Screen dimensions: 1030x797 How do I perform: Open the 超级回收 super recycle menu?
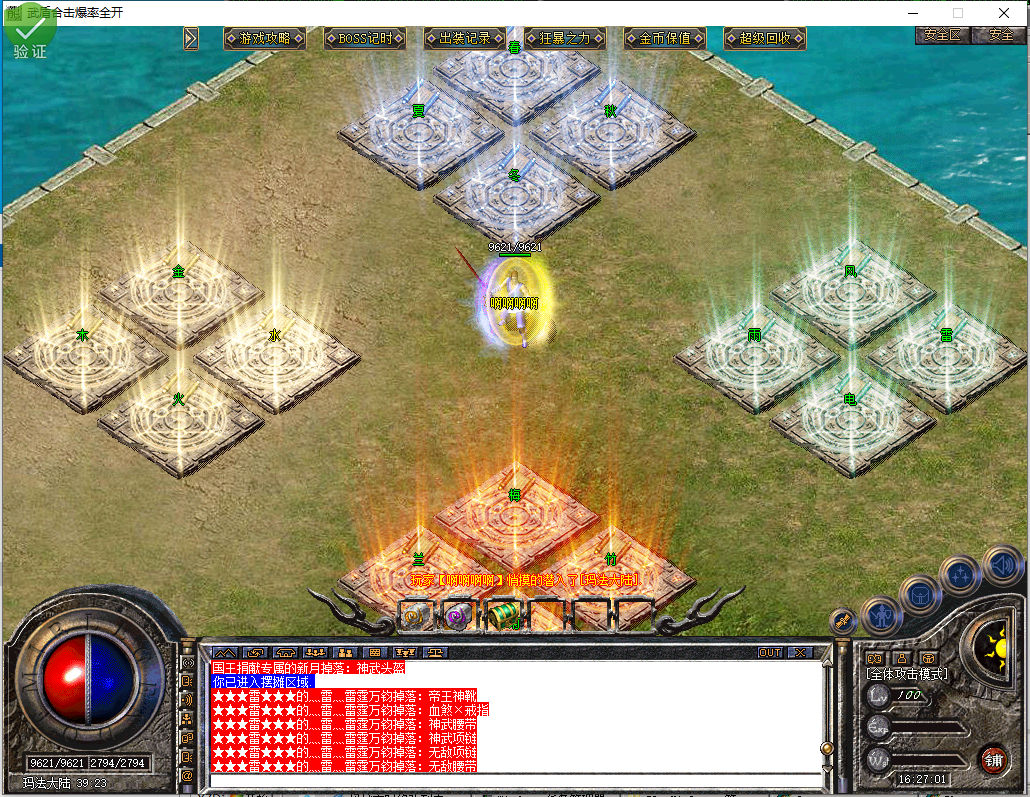[x=765, y=38]
